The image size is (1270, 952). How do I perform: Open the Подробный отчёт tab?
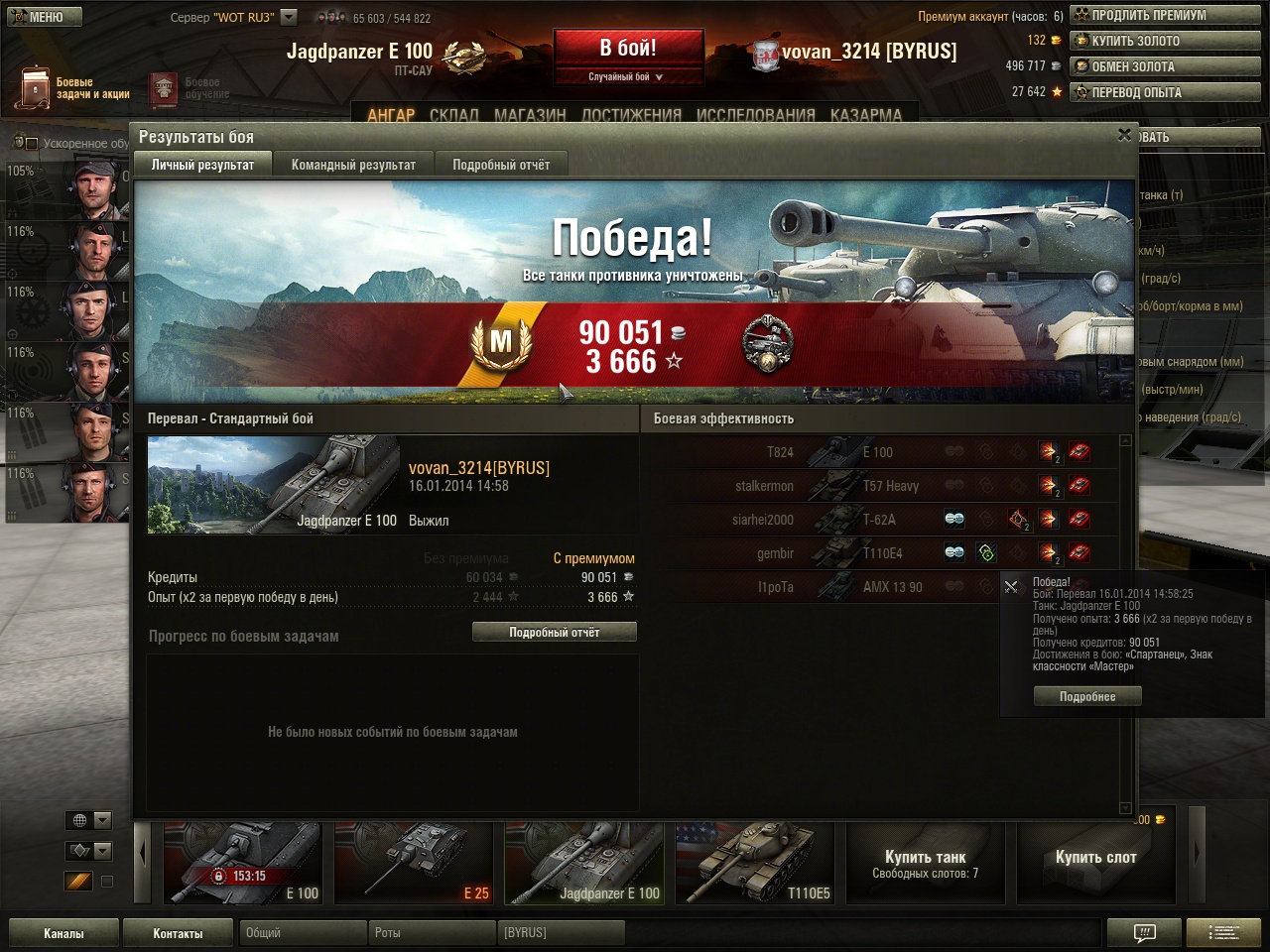point(501,165)
